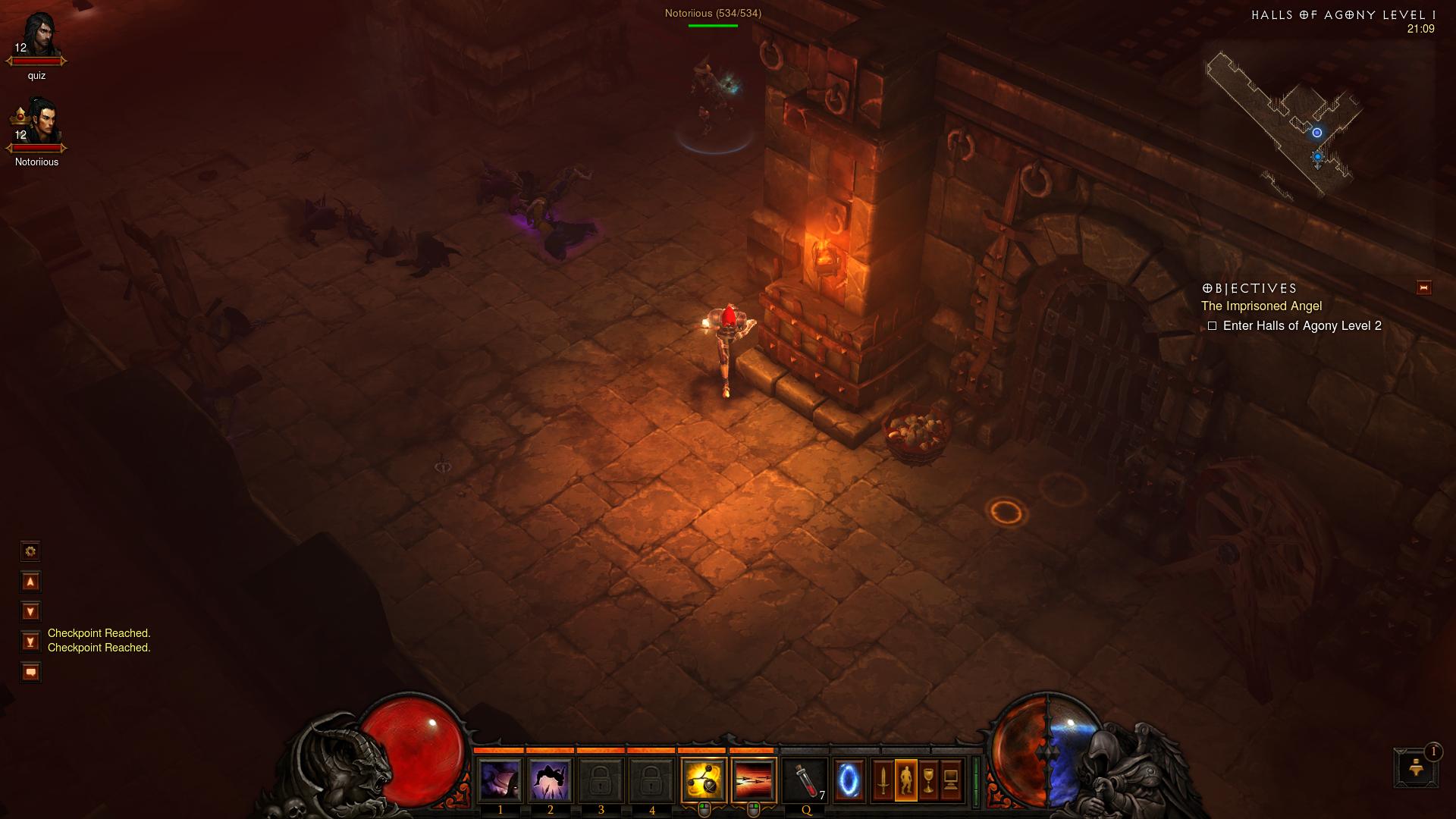
Task: Use the Vault skill in slot 2
Action: click(550, 780)
